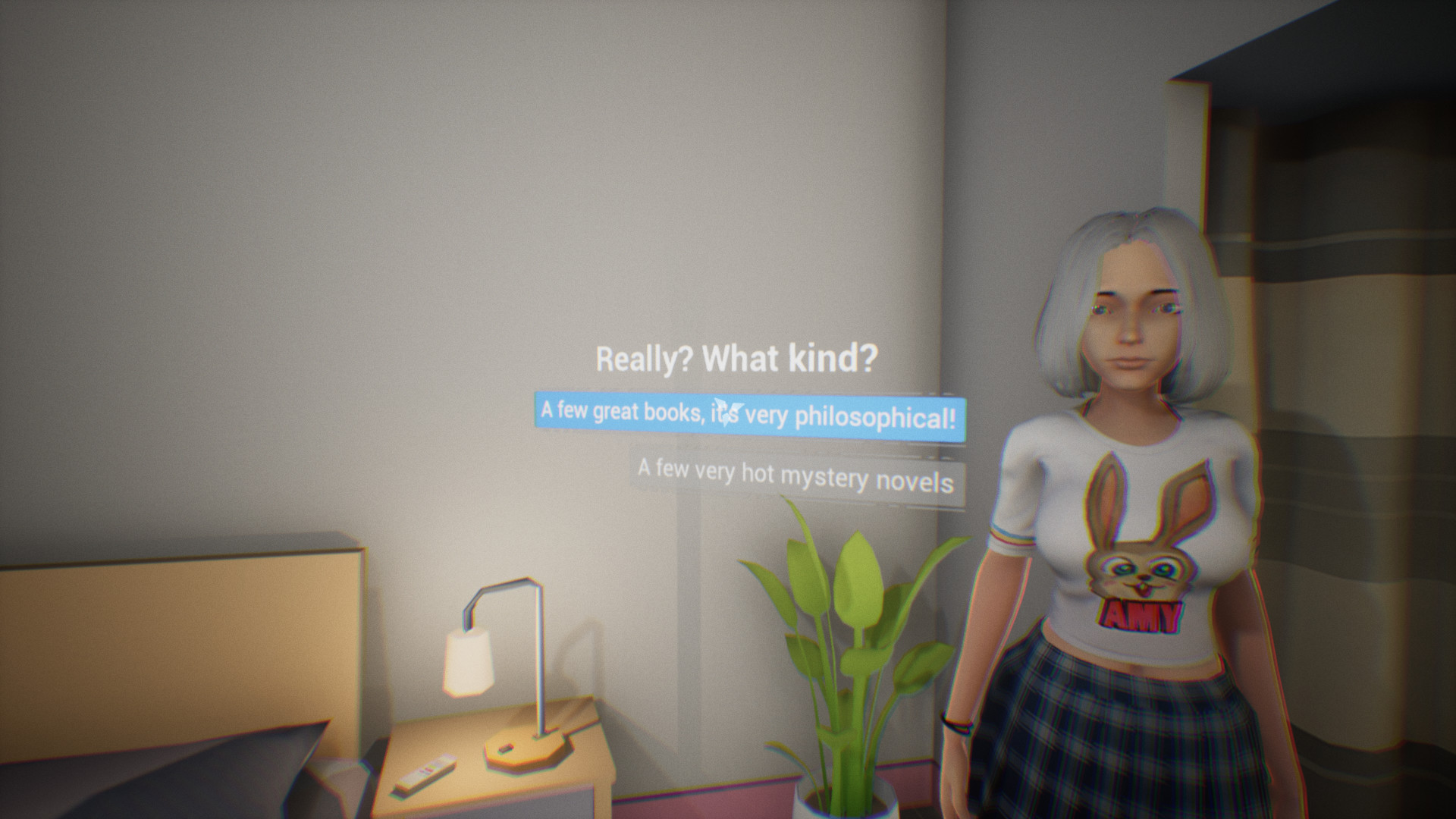Select "A few very hot mystery novels"
1456x819 pixels.
click(796, 476)
